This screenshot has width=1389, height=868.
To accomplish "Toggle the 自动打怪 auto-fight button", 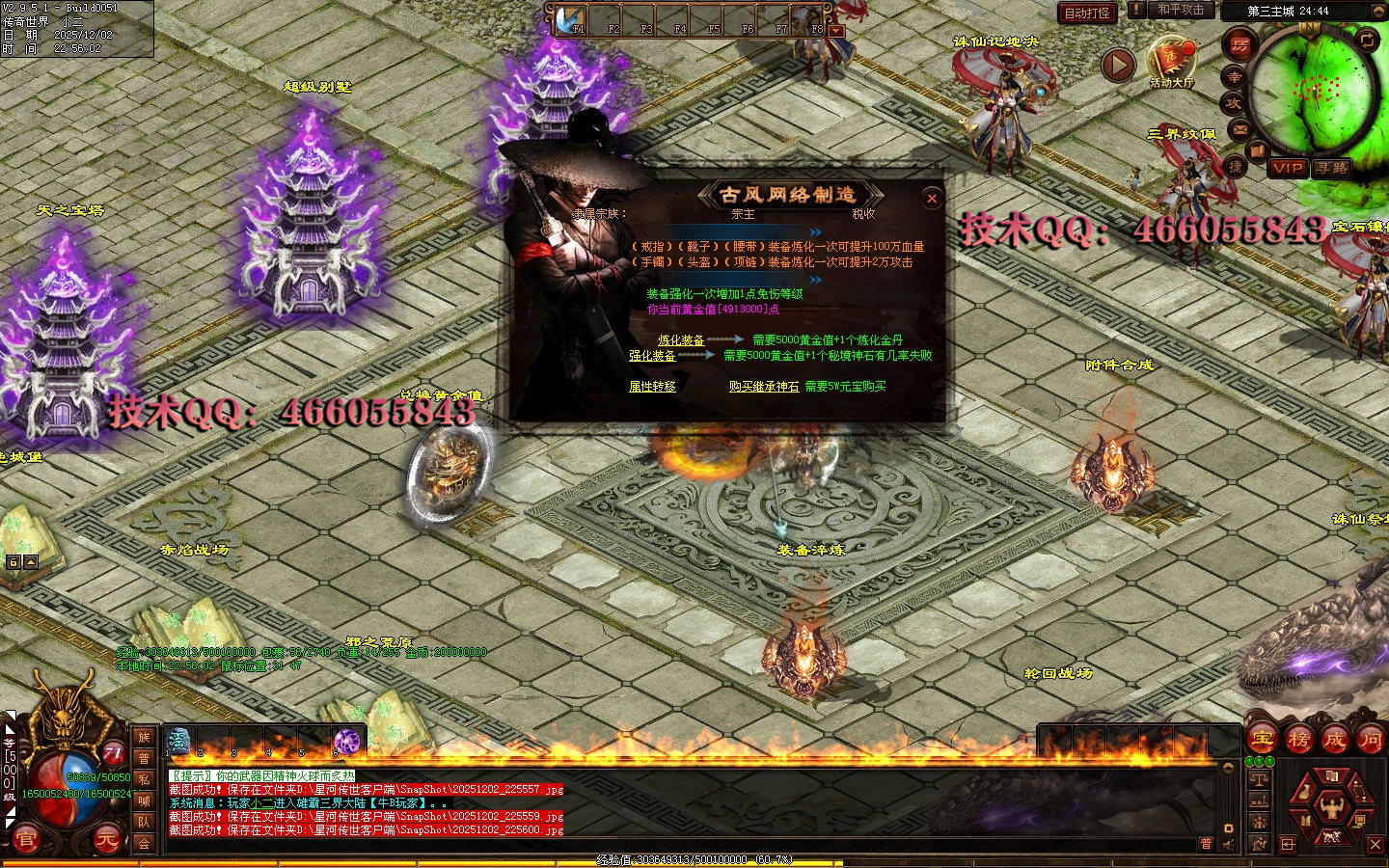I will 1087,13.
